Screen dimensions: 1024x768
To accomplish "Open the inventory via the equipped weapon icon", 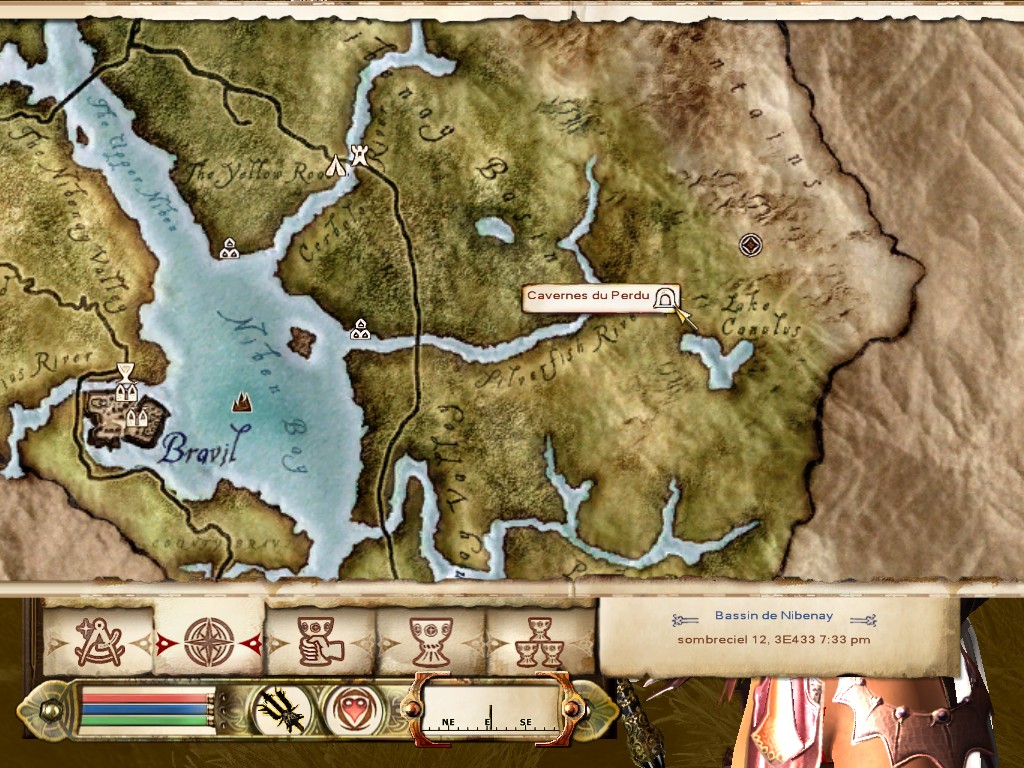I will (x=280, y=710).
